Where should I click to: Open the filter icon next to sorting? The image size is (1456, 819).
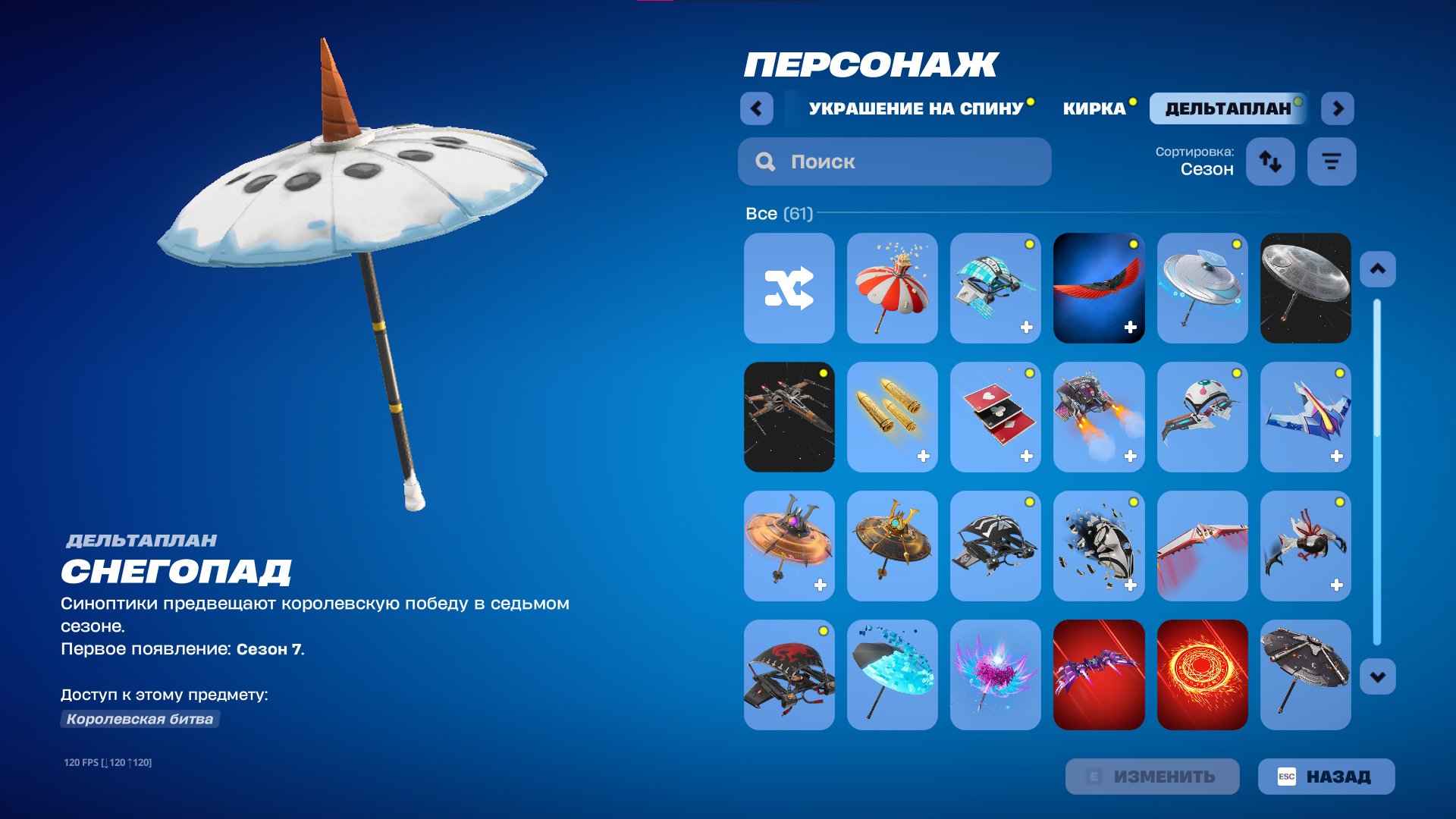coord(1332,161)
